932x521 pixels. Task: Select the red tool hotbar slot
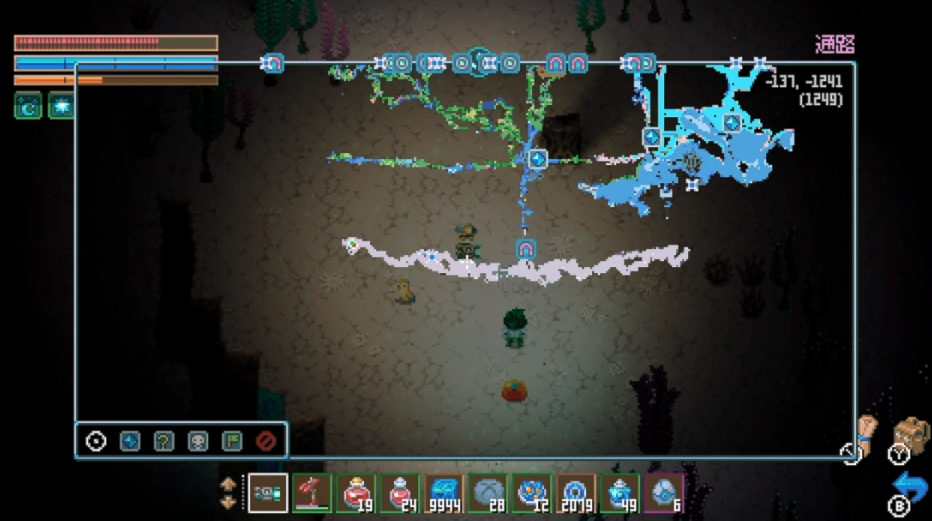click(x=312, y=493)
